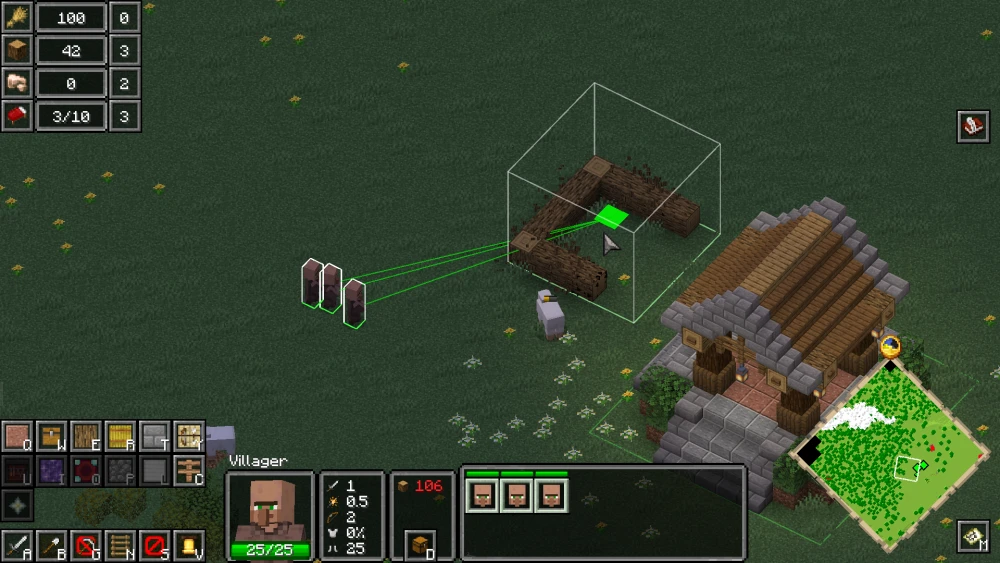Click the large Villager portrait
The width and height of the screenshot is (1000, 563).
[x=269, y=508]
